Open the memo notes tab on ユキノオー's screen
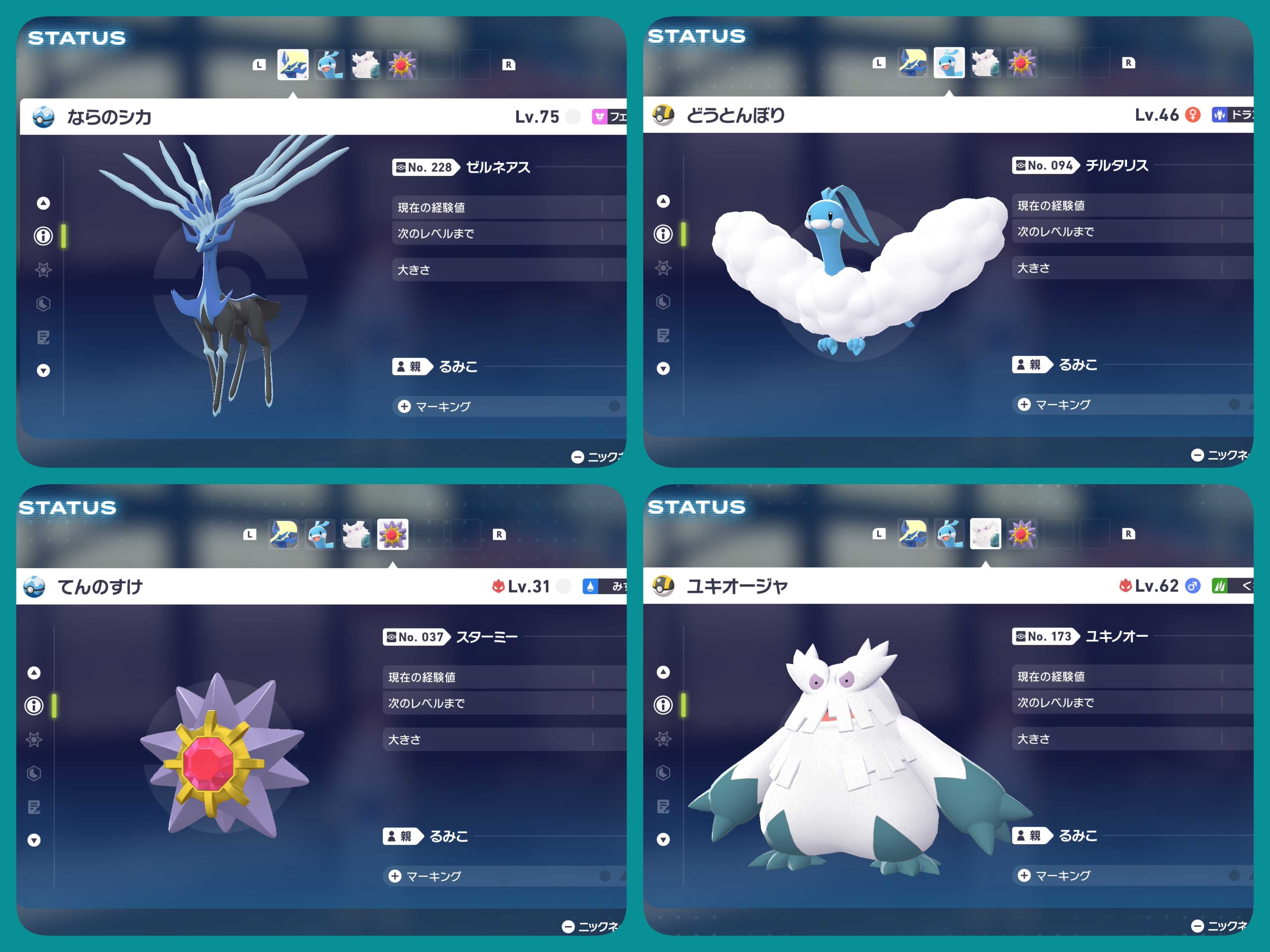This screenshot has width=1270, height=952. pyautogui.click(x=663, y=806)
